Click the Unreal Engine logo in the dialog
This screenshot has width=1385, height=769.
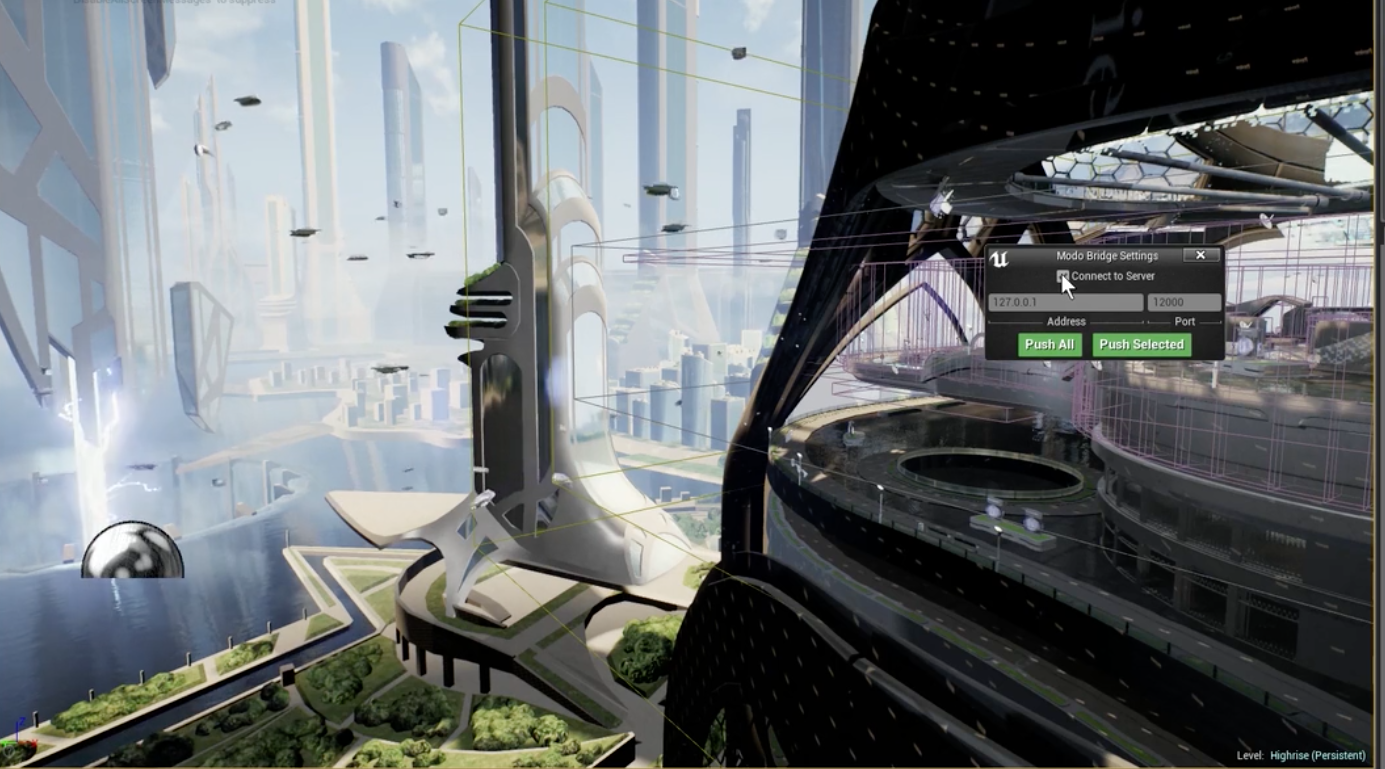[1000, 258]
